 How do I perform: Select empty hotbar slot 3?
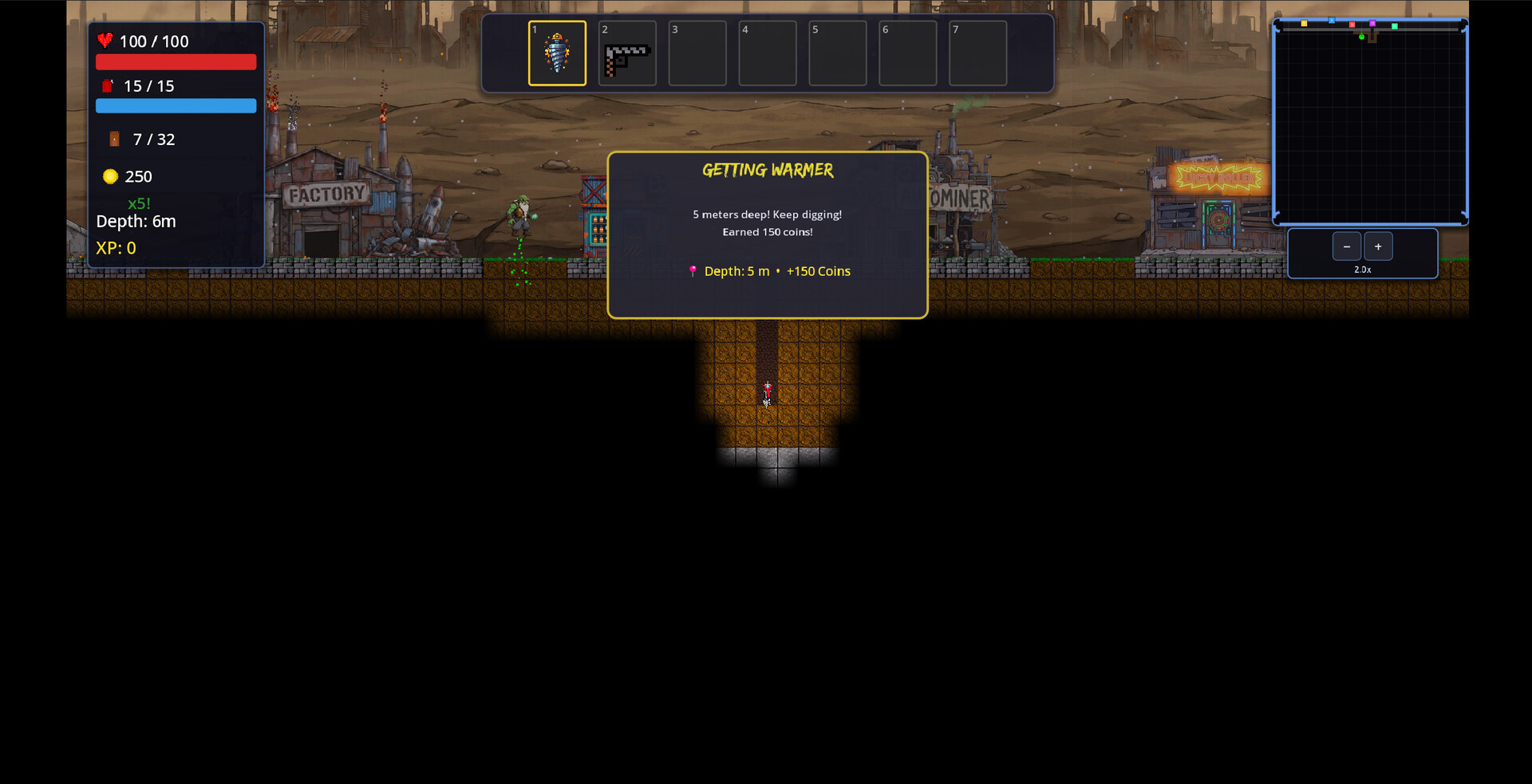697,53
